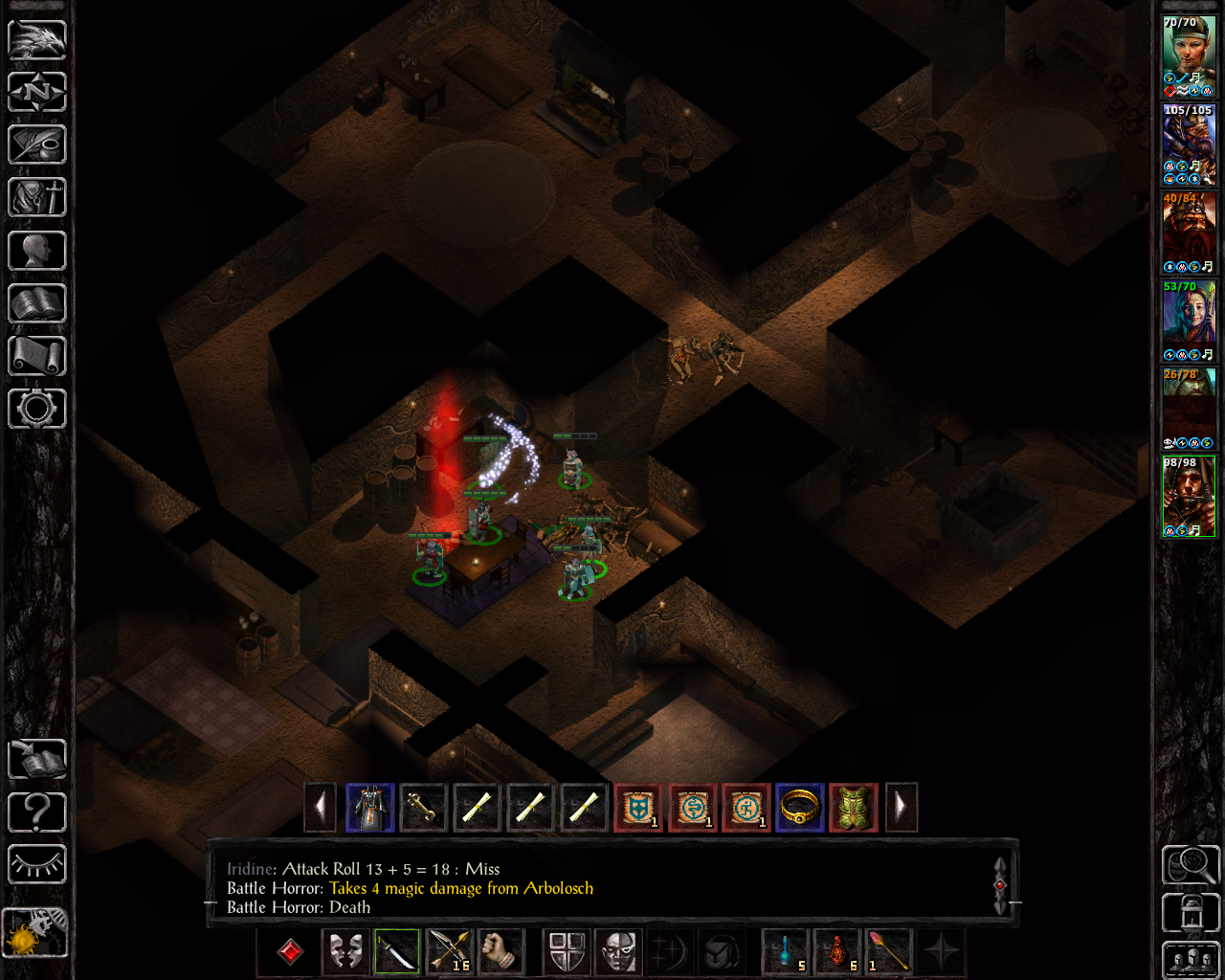
Task: Open the mage spellbook
Action: tap(37, 303)
